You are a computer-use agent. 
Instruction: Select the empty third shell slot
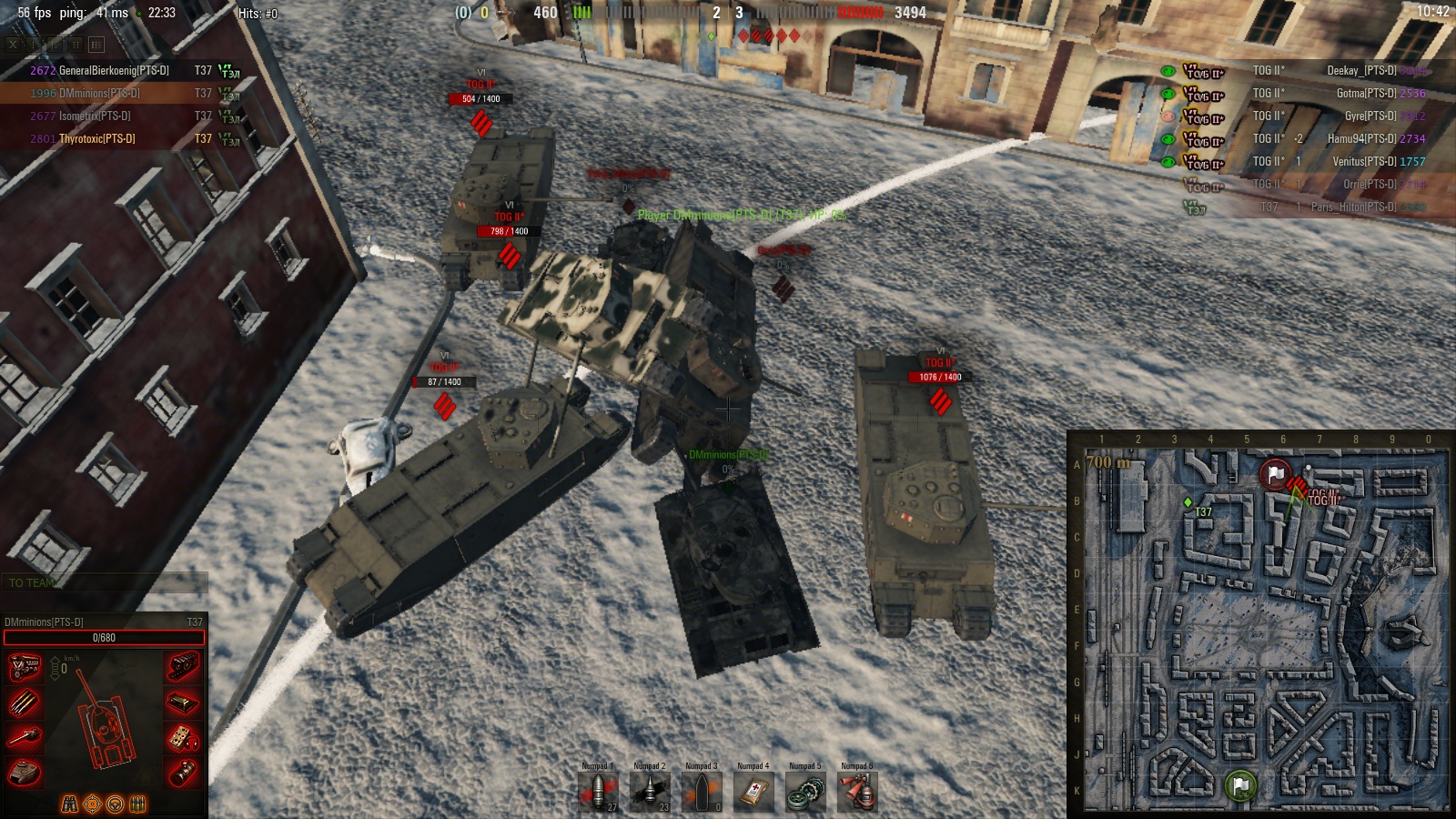(702, 792)
